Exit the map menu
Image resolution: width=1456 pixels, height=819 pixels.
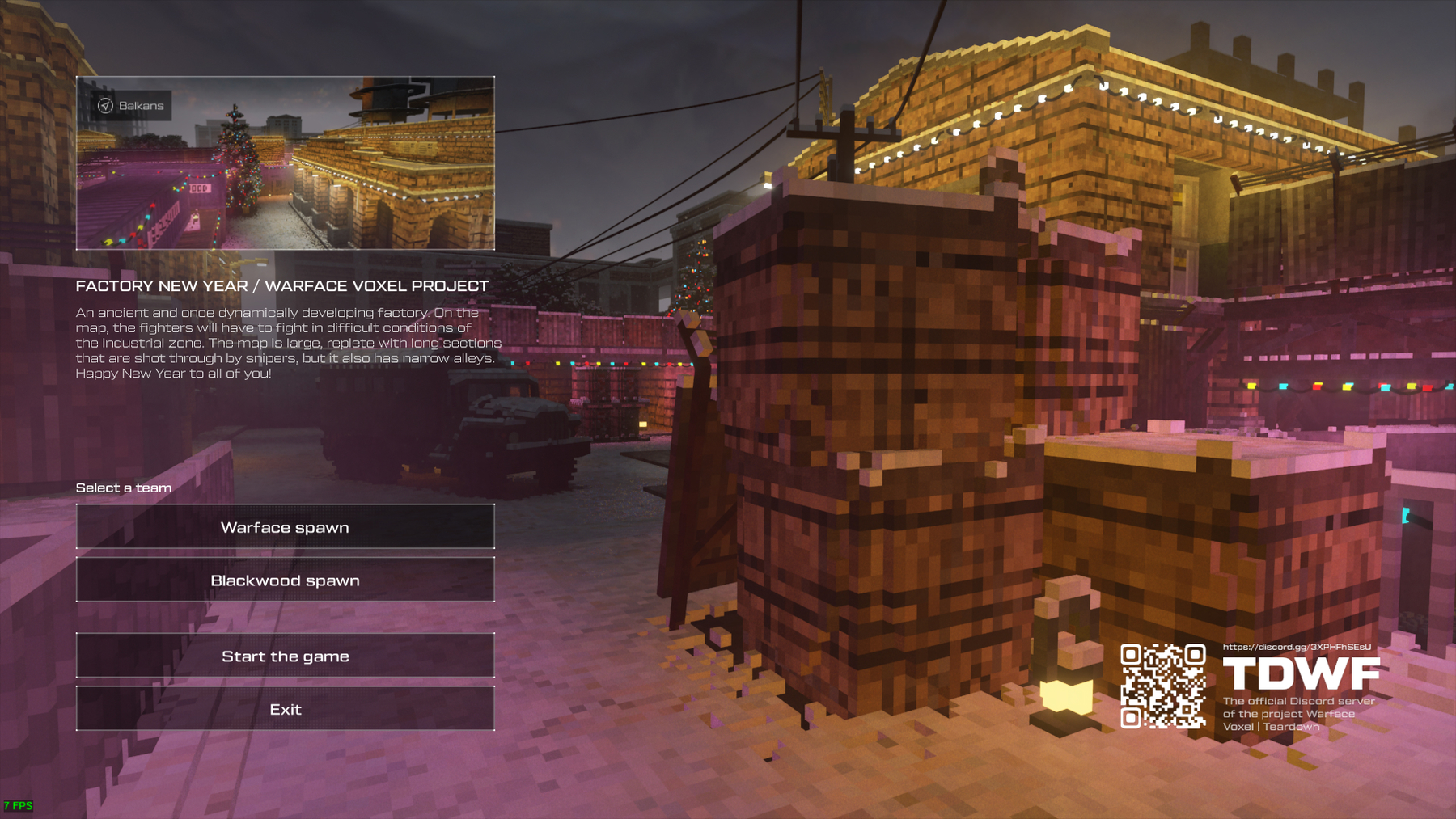click(x=285, y=709)
